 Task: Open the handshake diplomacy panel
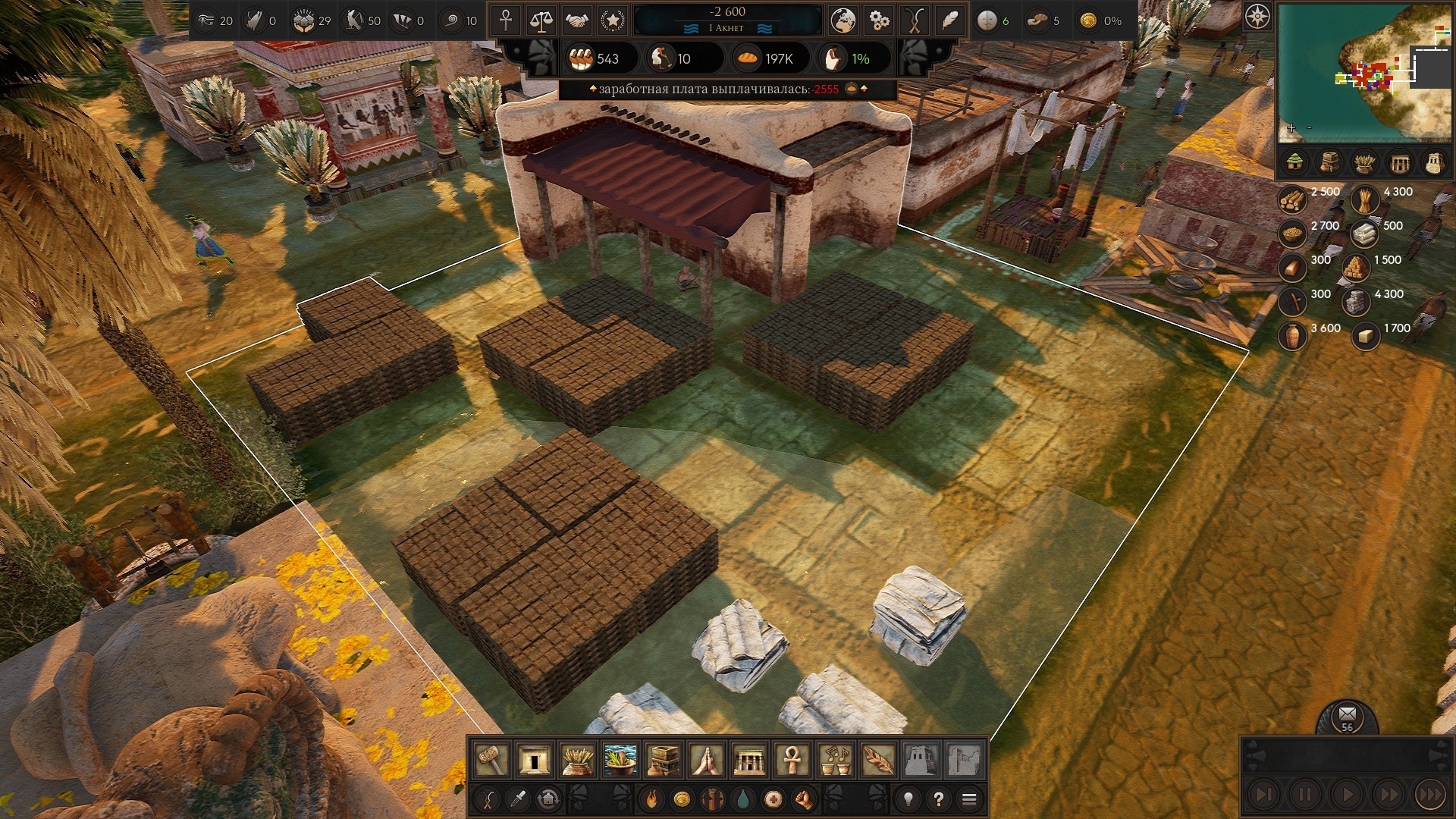(577, 21)
